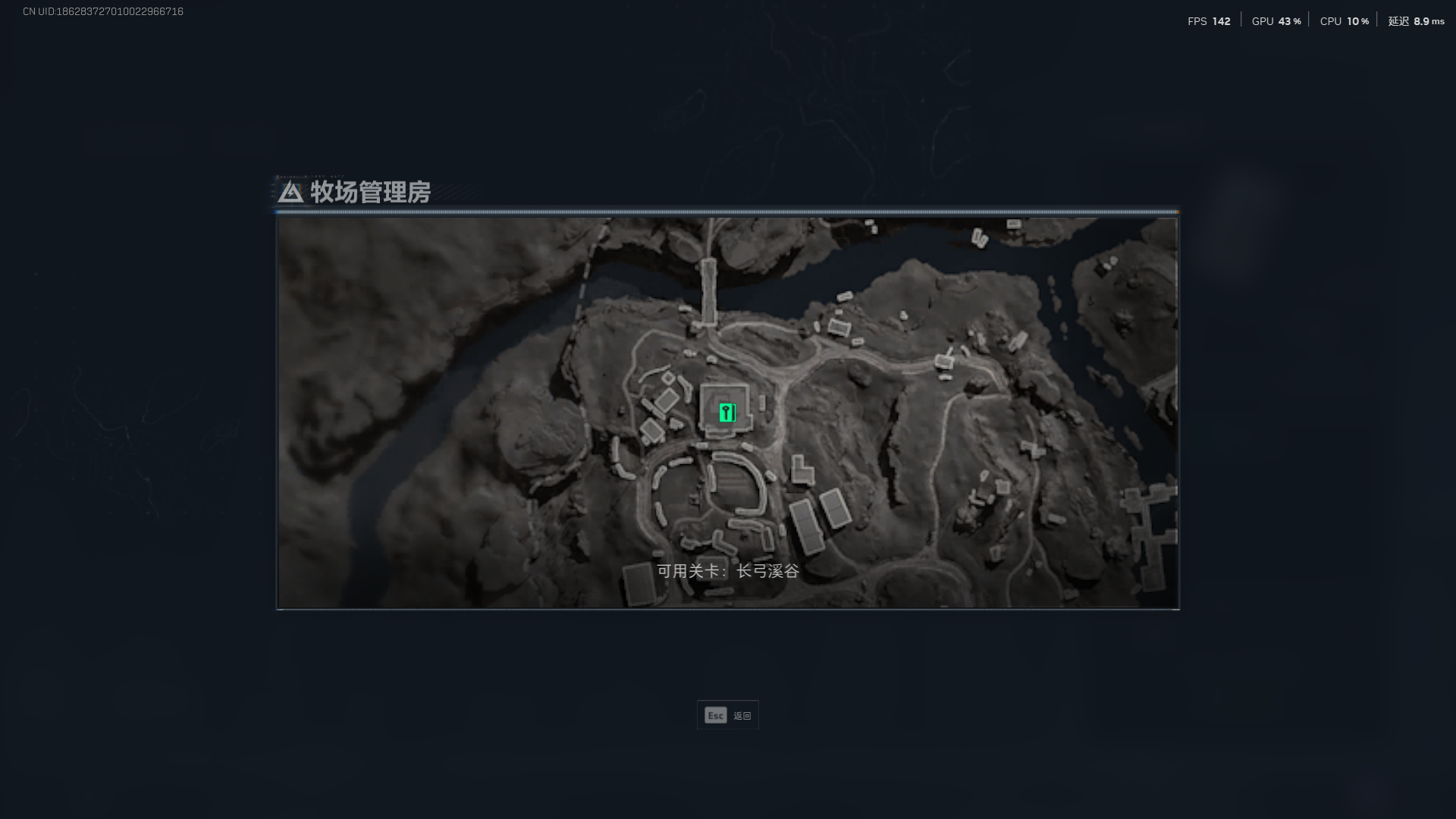
Task: Click the GPU 43% usage indicator
Action: pos(1276,22)
